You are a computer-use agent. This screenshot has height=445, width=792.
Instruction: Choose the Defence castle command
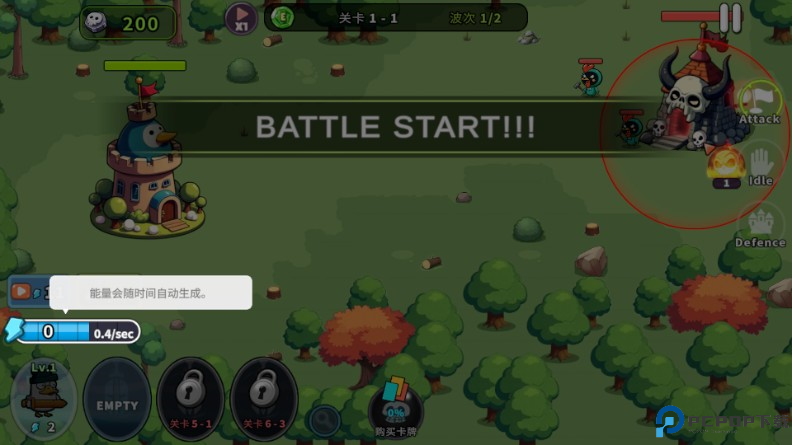tap(760, 226)
